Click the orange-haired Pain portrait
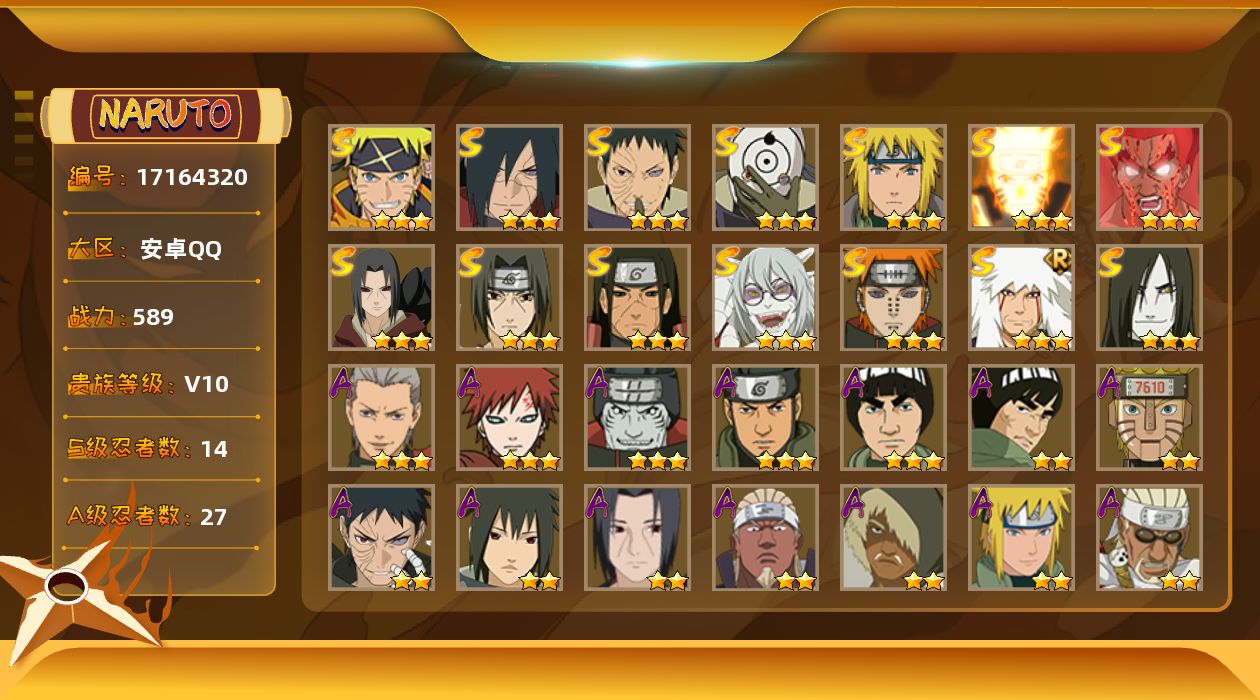Screen dimensions: 1260x700 coord(894,298)
